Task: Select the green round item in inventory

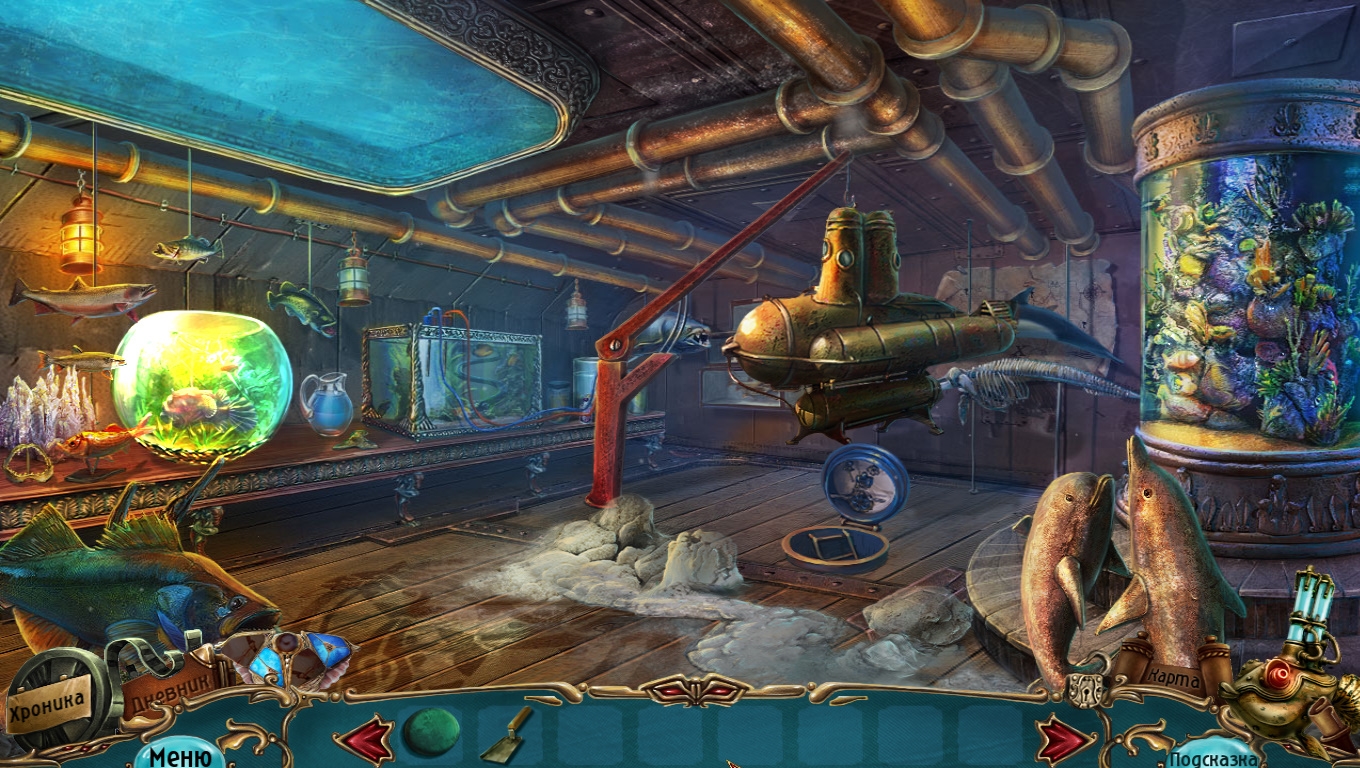Action: click(431, 732)
